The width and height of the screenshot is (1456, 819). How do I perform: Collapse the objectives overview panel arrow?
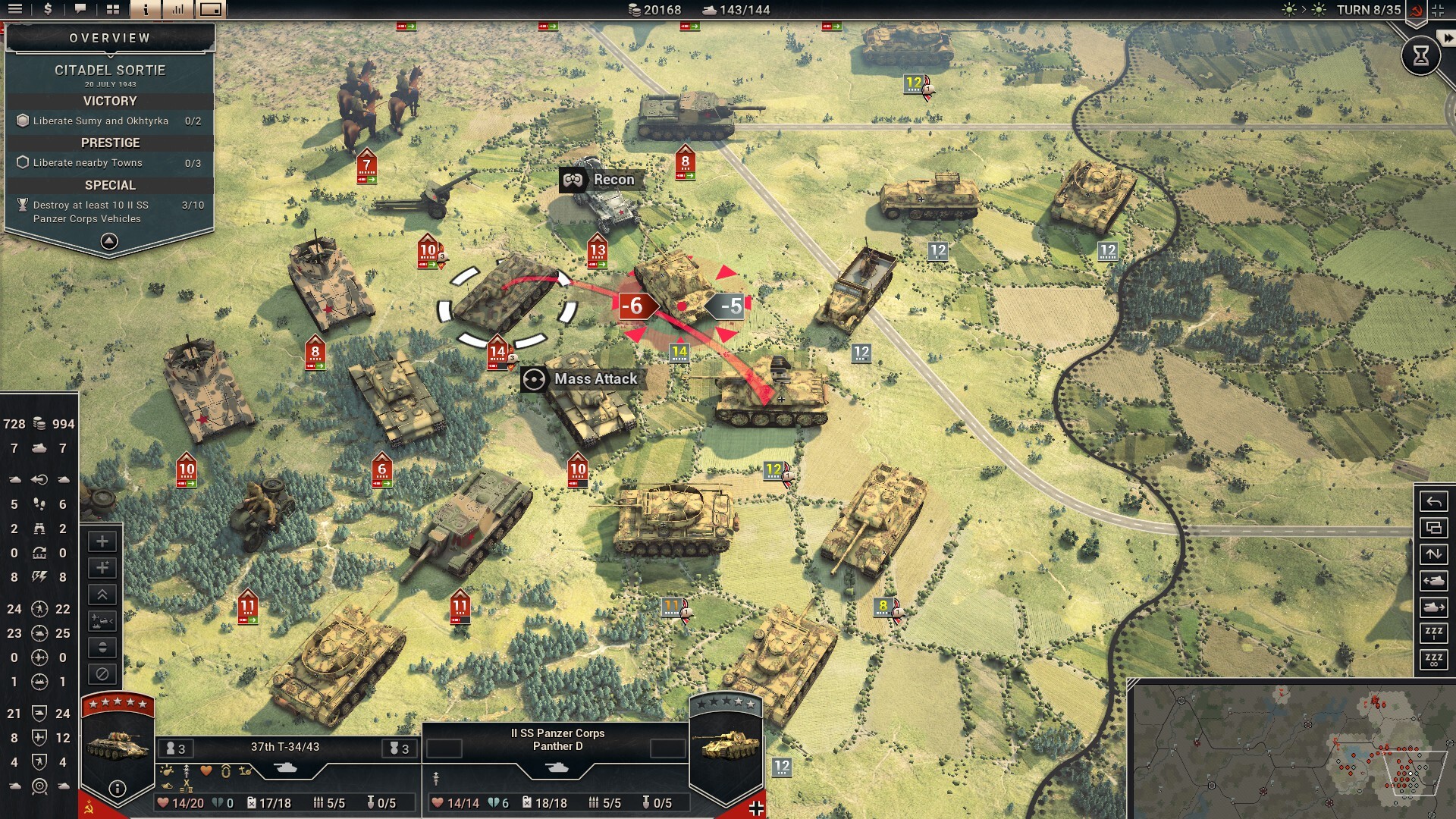click(x=109, y=241)
